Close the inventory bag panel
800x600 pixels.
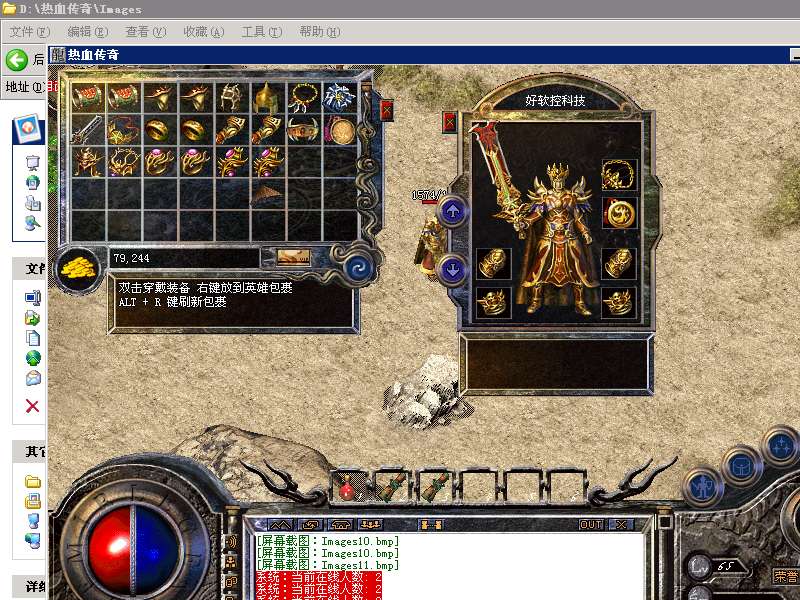coord(387,110)
